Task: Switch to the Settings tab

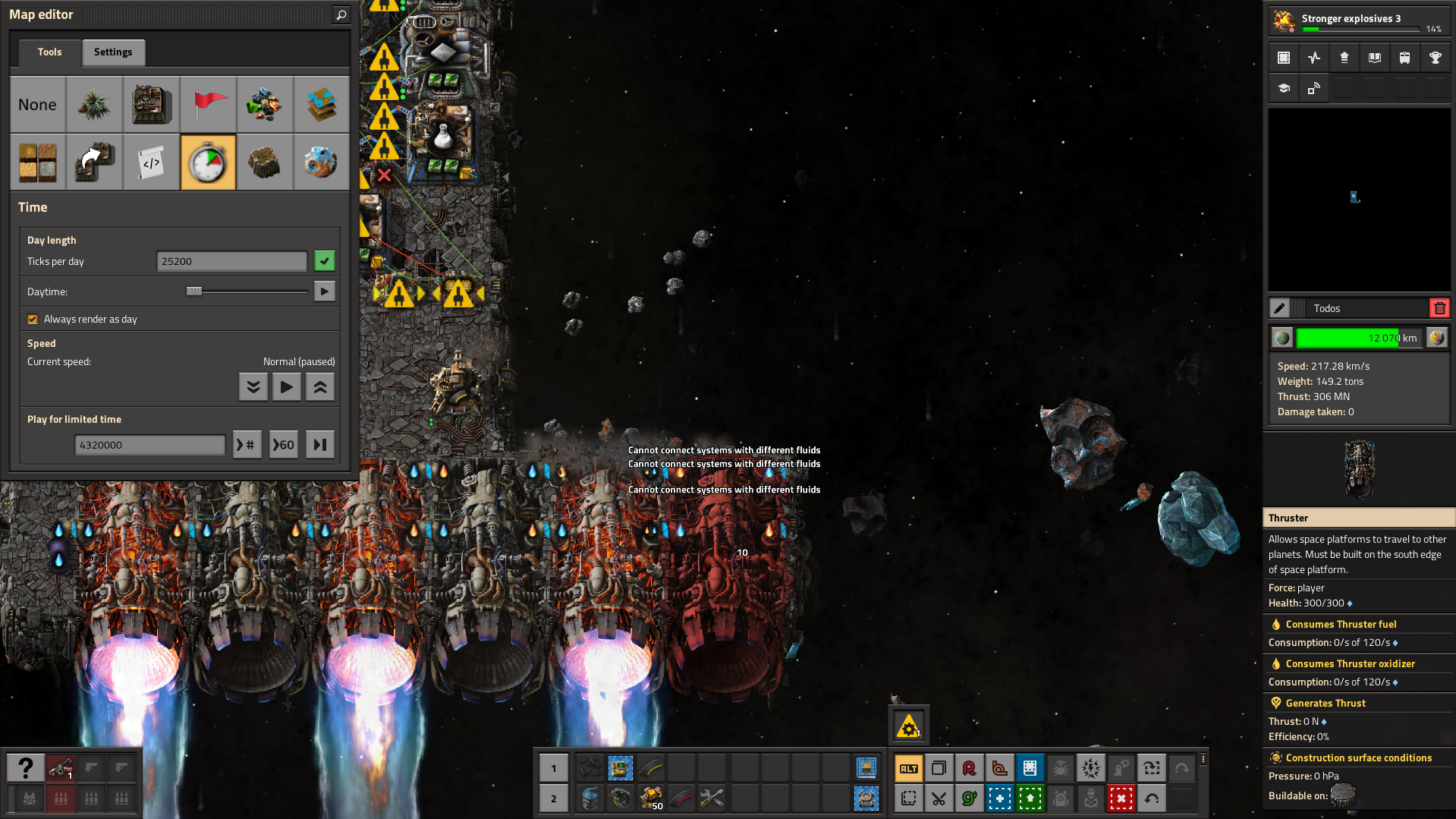Action: click(113, 52)
